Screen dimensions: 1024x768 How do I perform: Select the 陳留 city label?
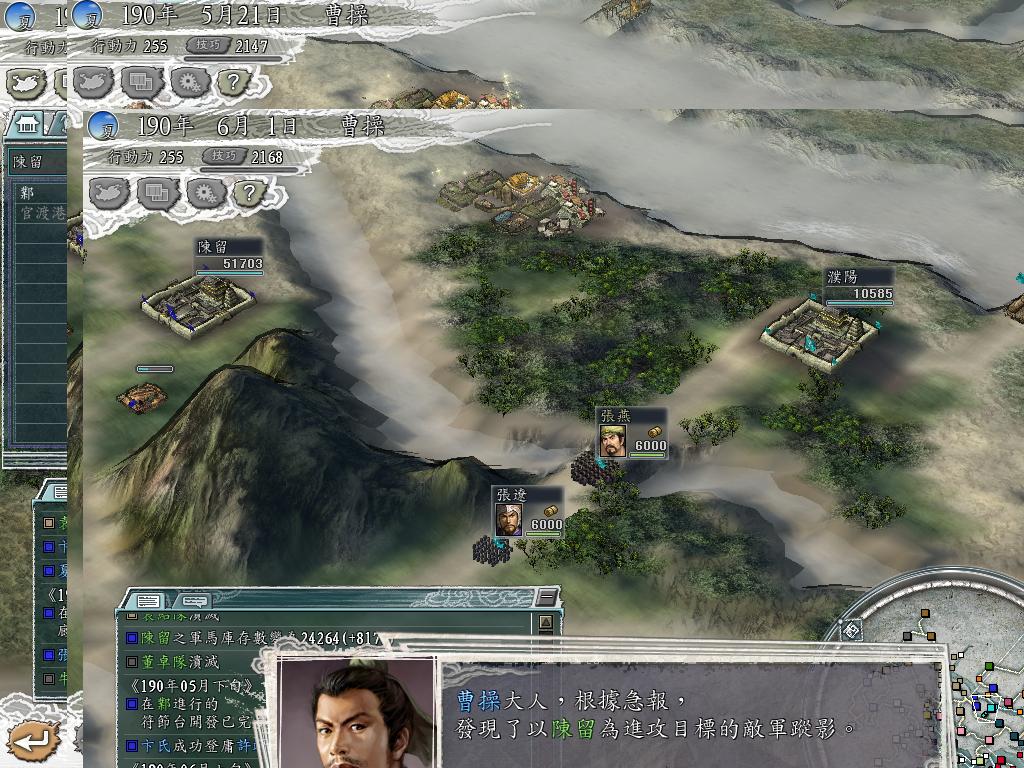(x=228, y=246)
